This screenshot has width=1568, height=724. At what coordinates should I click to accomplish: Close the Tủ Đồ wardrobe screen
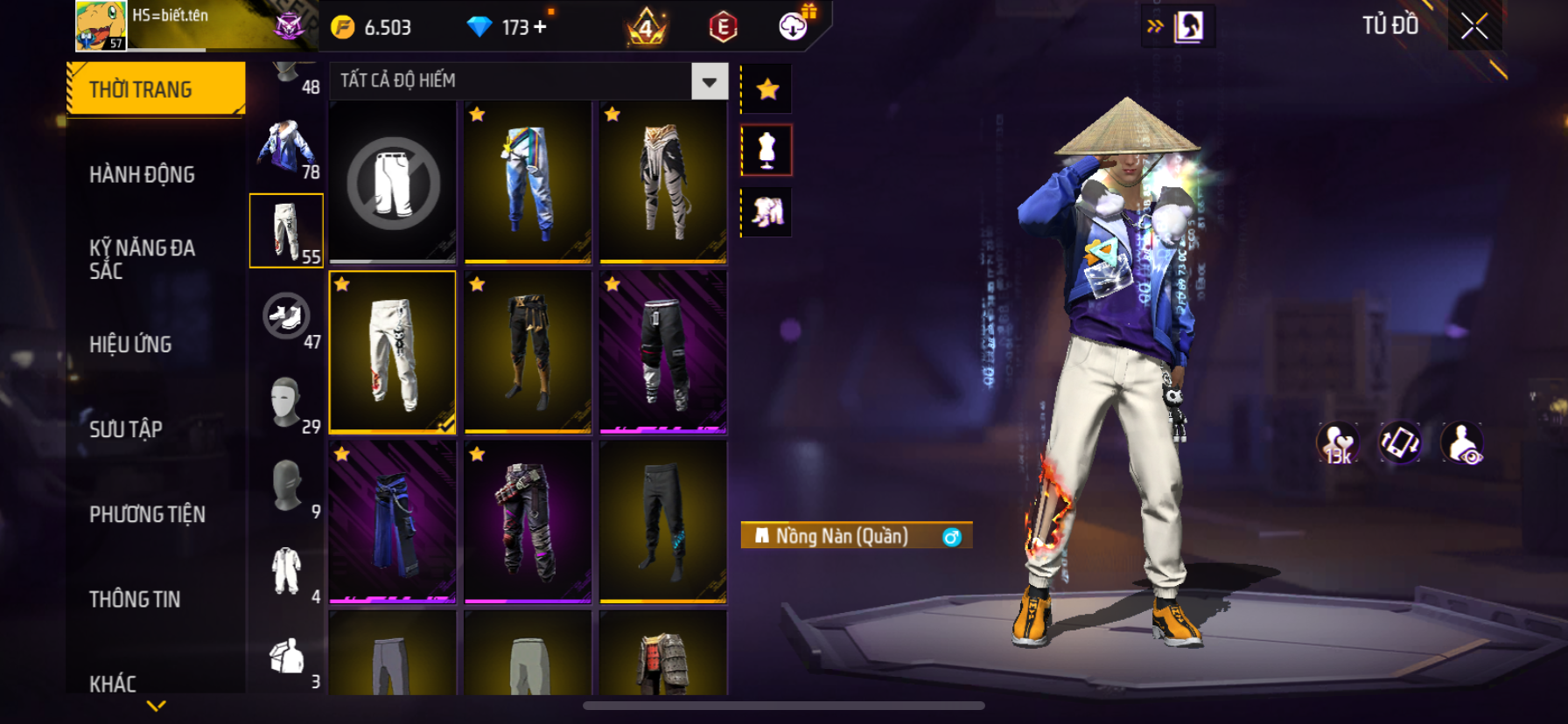1474,27
